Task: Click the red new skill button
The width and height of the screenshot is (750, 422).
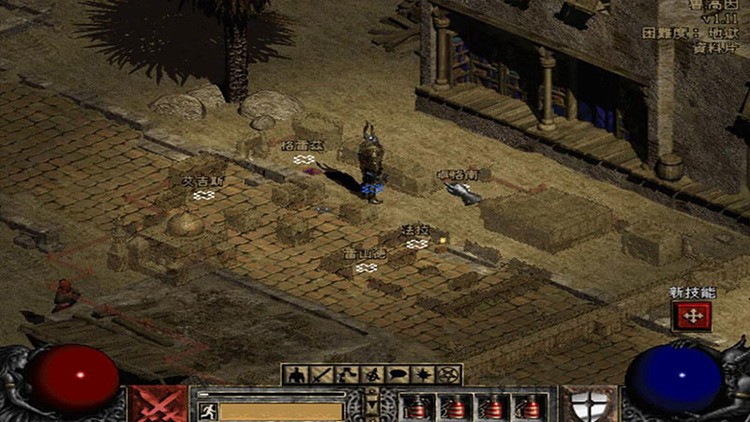Action: click(x=691, y=316)
